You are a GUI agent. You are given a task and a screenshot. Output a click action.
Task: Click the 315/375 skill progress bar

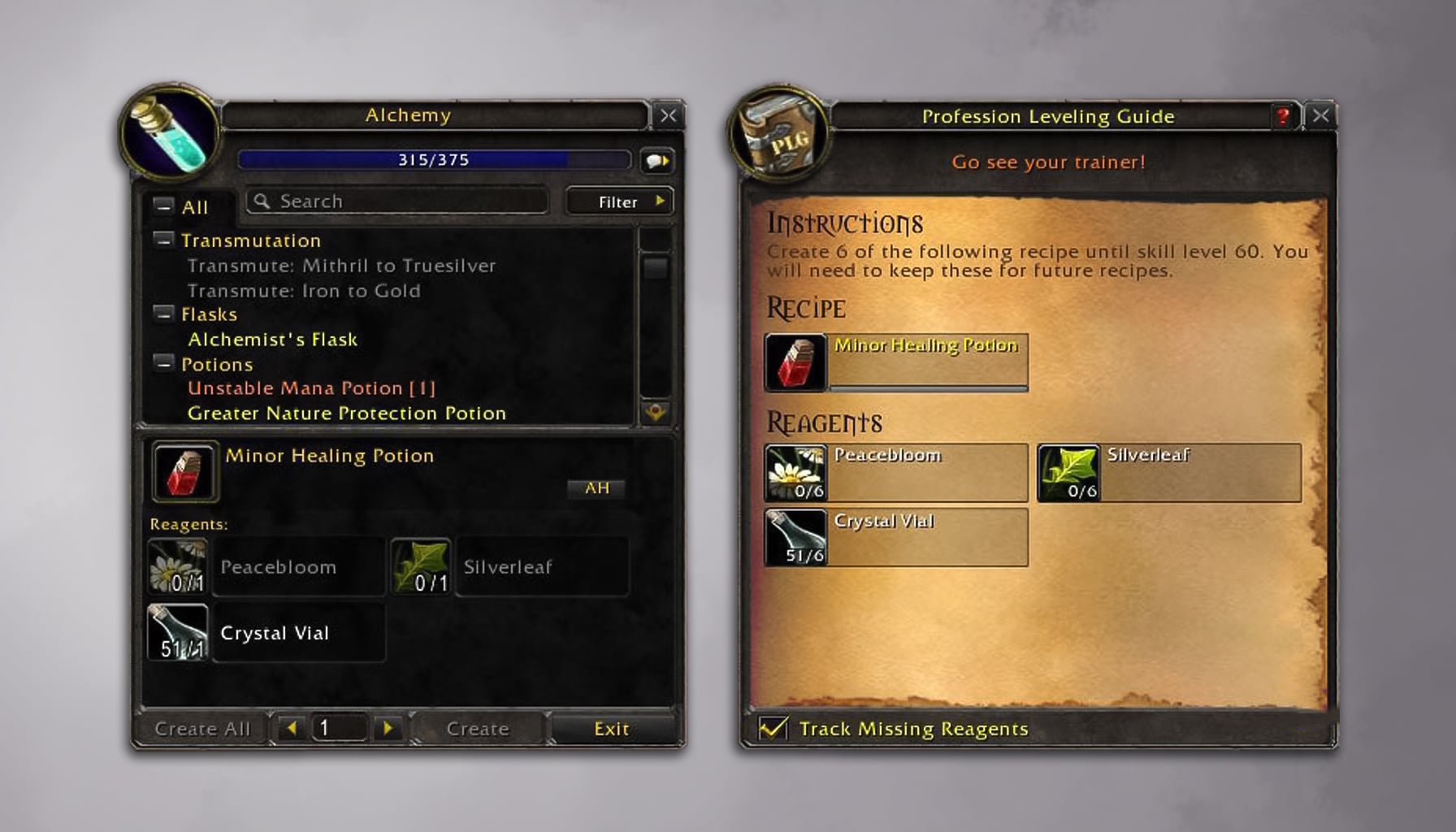(433, 160)
